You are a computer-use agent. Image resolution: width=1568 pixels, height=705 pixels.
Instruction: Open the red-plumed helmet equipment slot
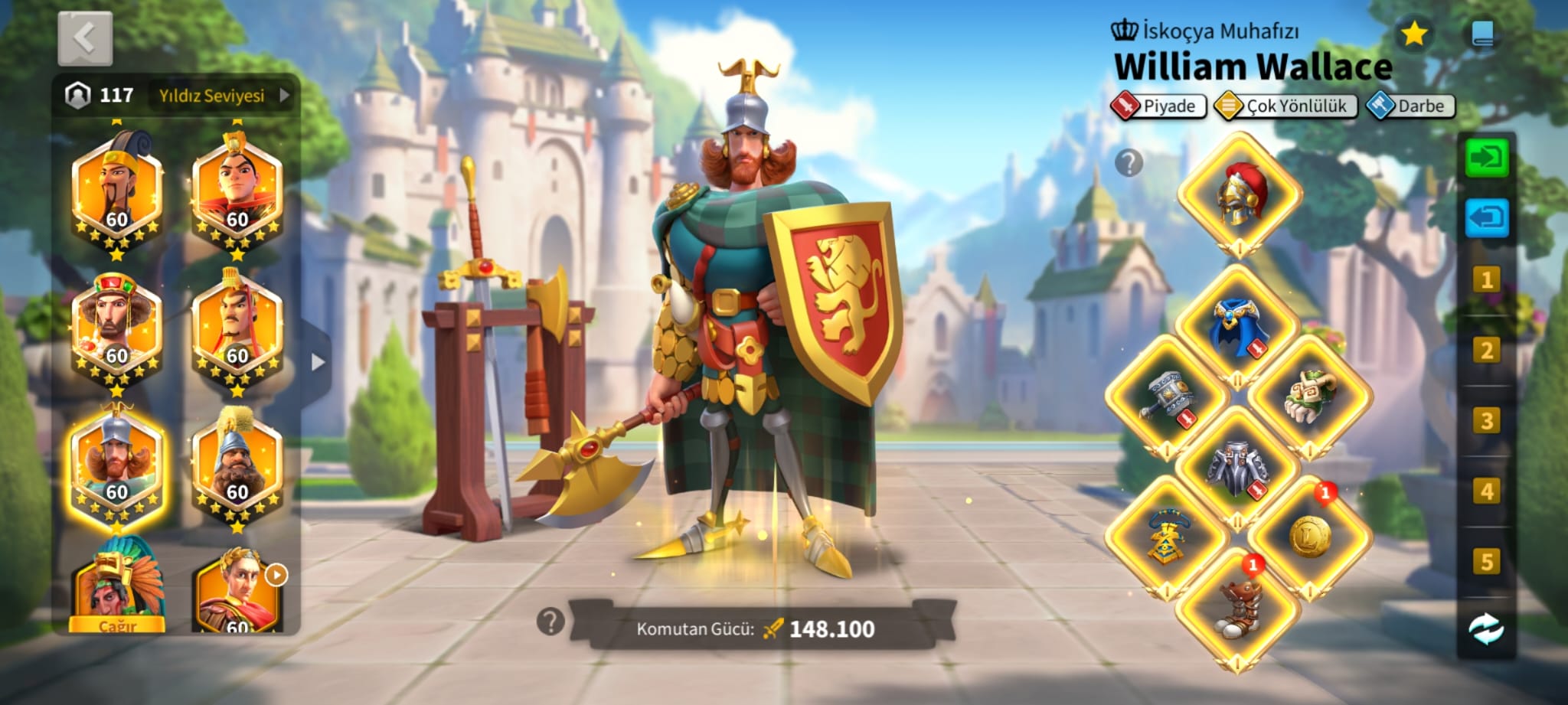1240,194
